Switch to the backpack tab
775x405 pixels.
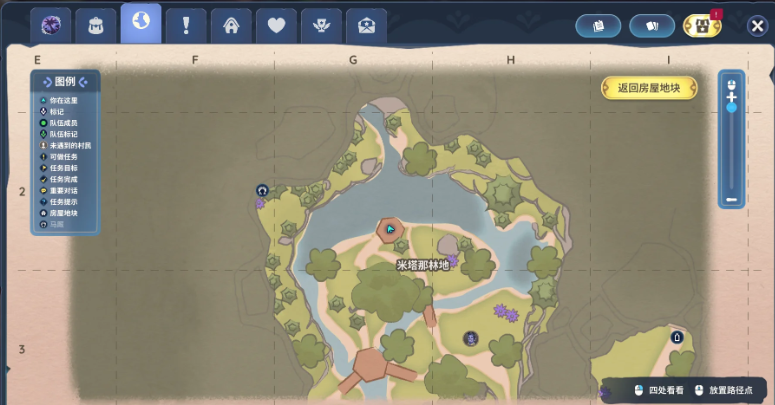[96, 26]
